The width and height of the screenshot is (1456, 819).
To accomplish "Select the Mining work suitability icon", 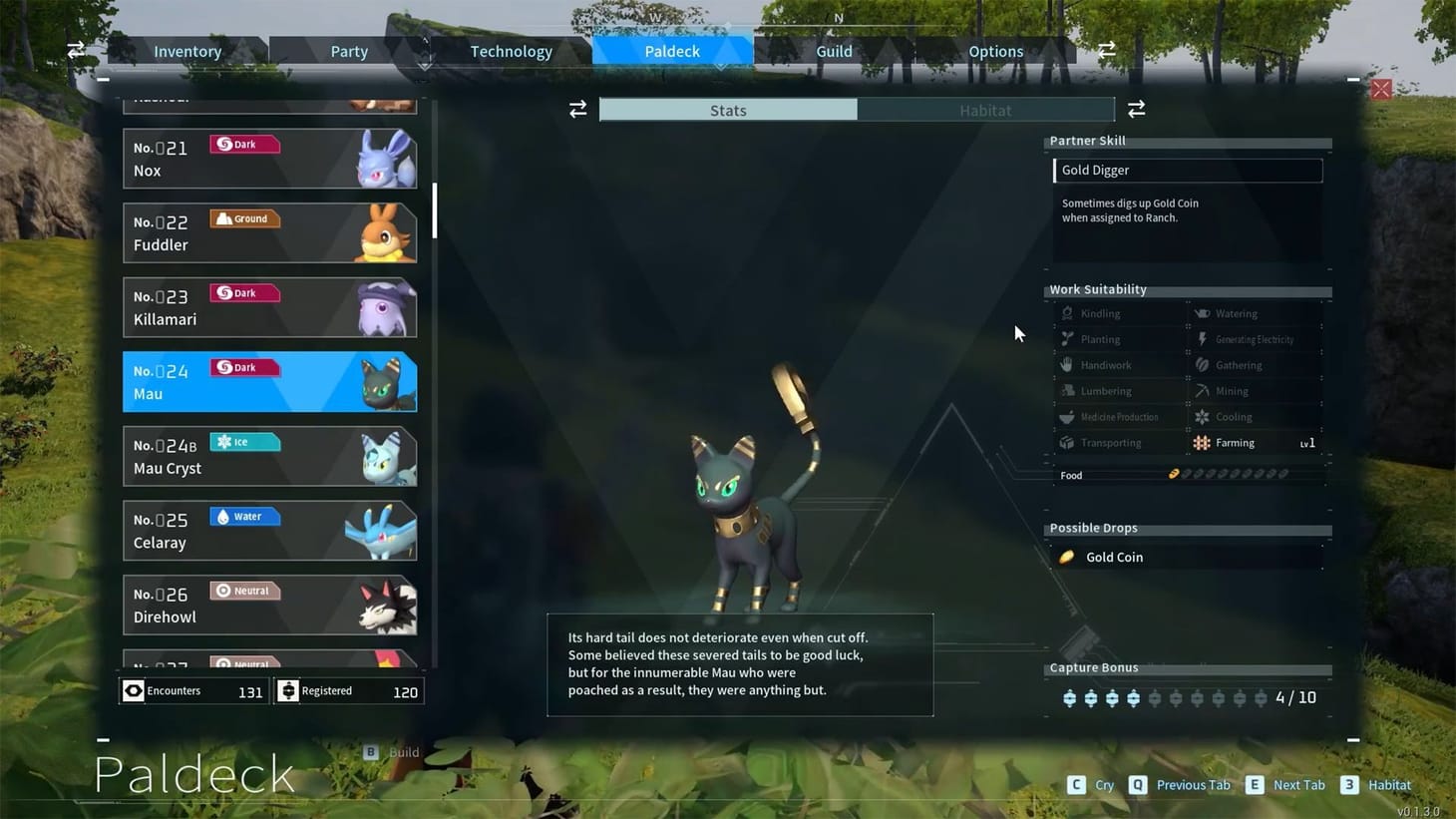I will (x=1202, y=390).
